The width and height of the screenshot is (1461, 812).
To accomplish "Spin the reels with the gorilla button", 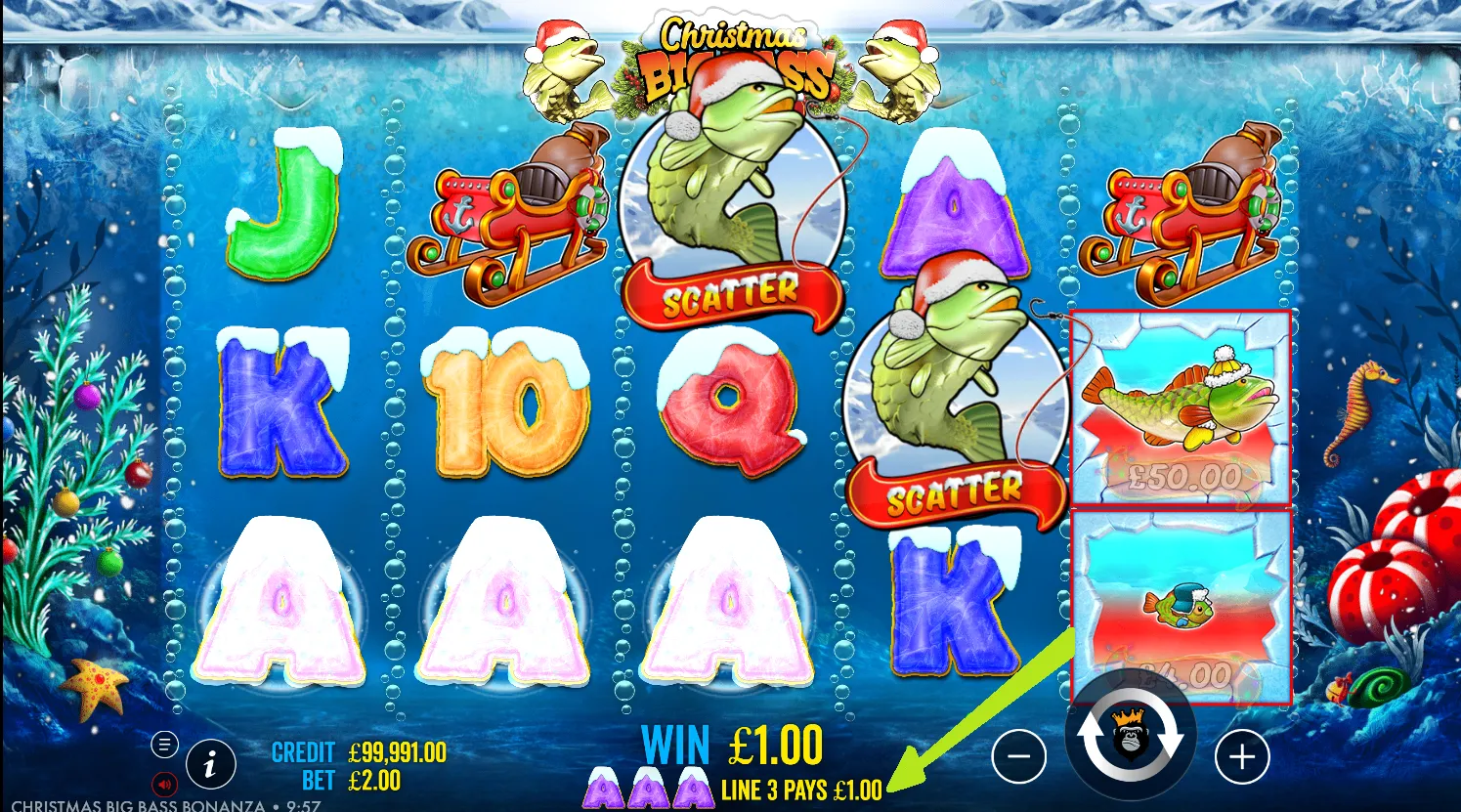I will tap(1130, 733).
